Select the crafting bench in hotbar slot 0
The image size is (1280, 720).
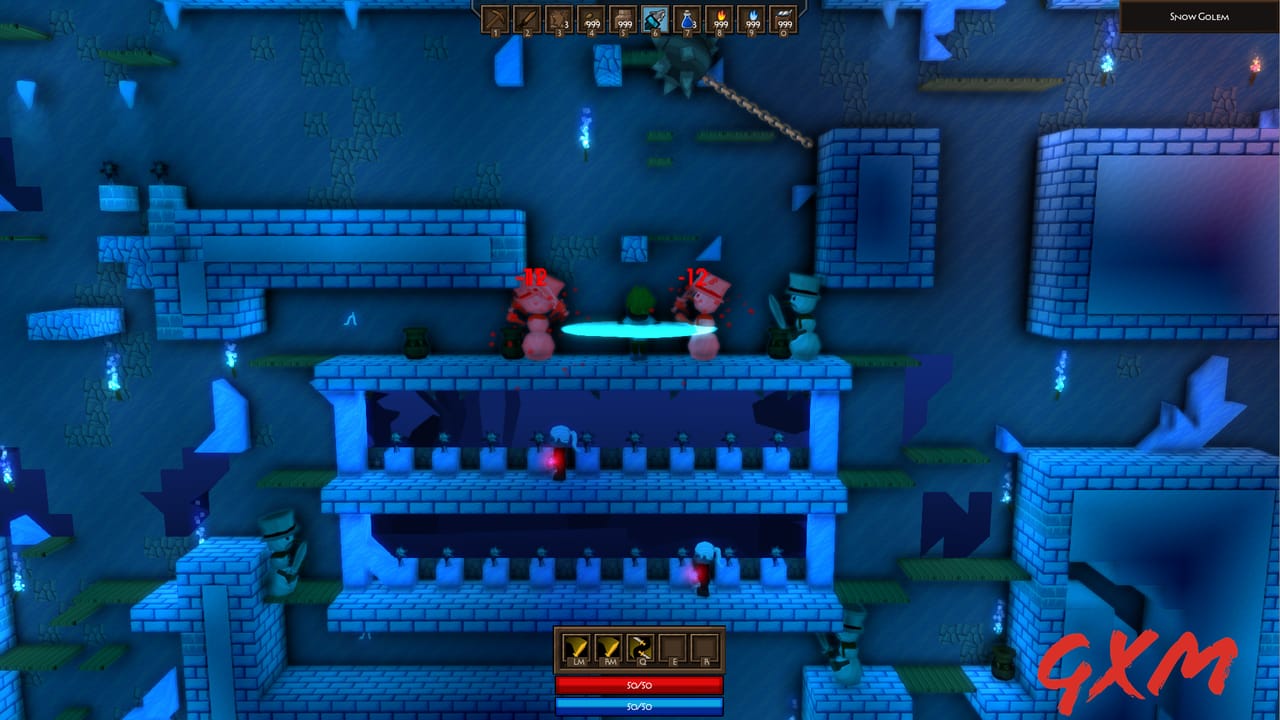point(781,17)
